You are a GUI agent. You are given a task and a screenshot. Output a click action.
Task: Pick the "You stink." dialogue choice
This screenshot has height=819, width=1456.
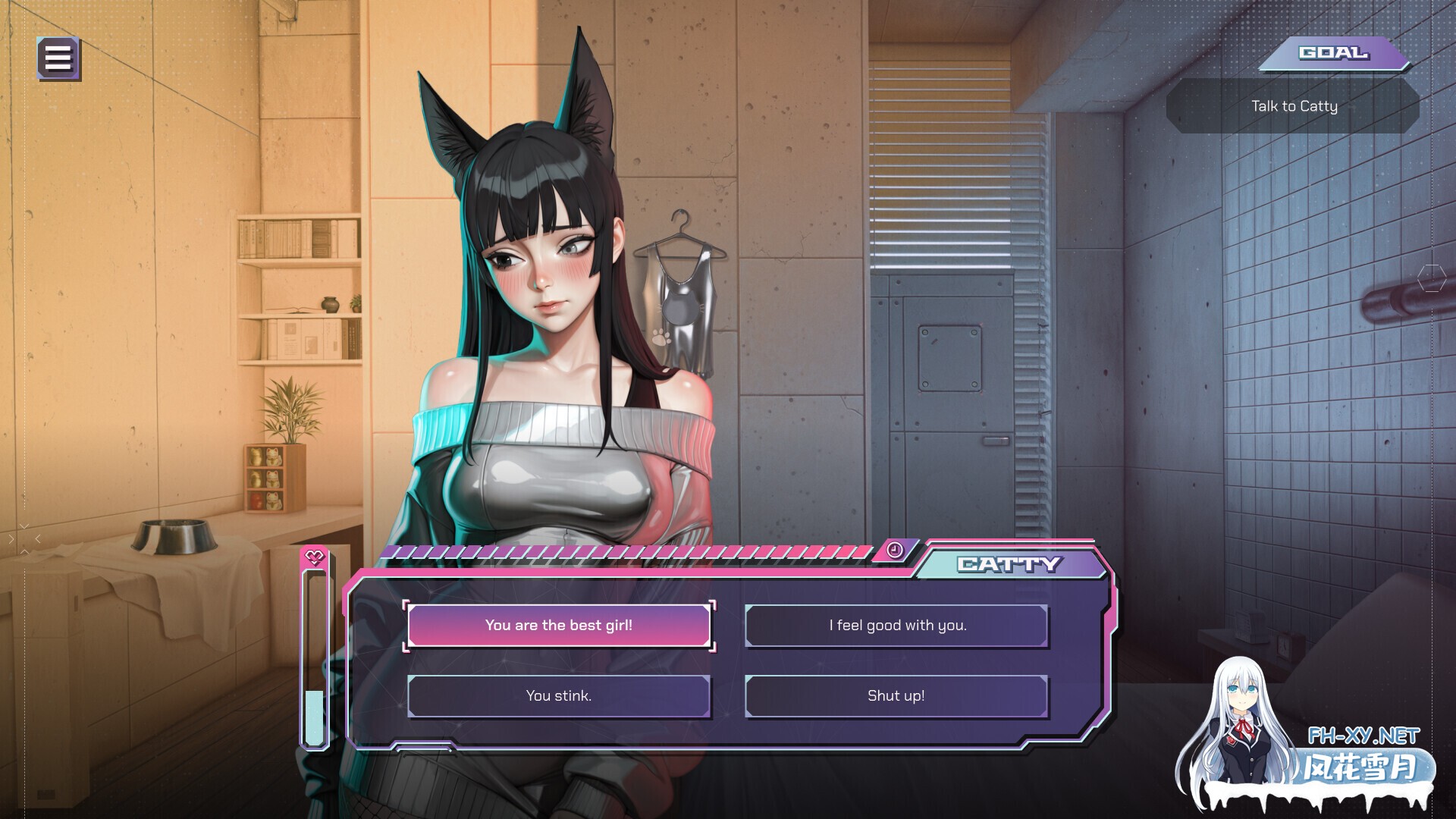(560, 695)
